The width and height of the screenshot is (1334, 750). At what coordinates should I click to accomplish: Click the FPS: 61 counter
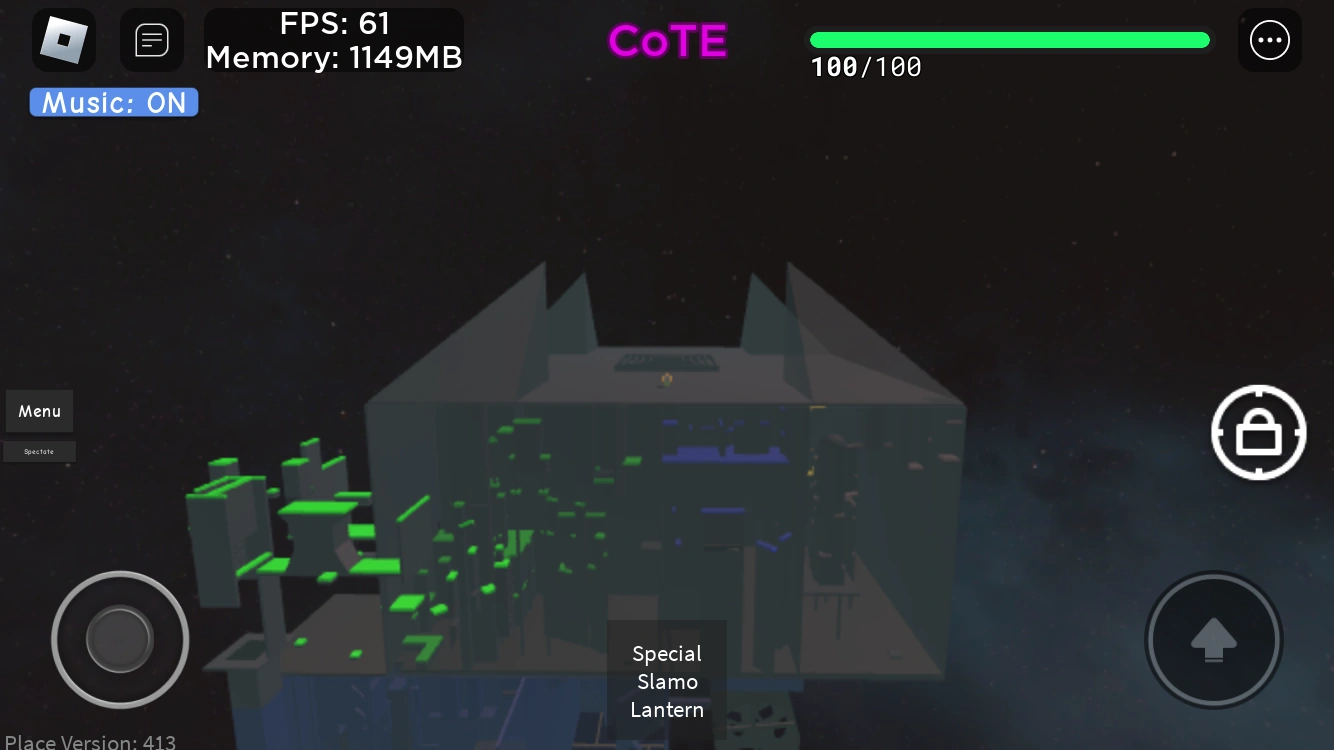pos(334,22)
